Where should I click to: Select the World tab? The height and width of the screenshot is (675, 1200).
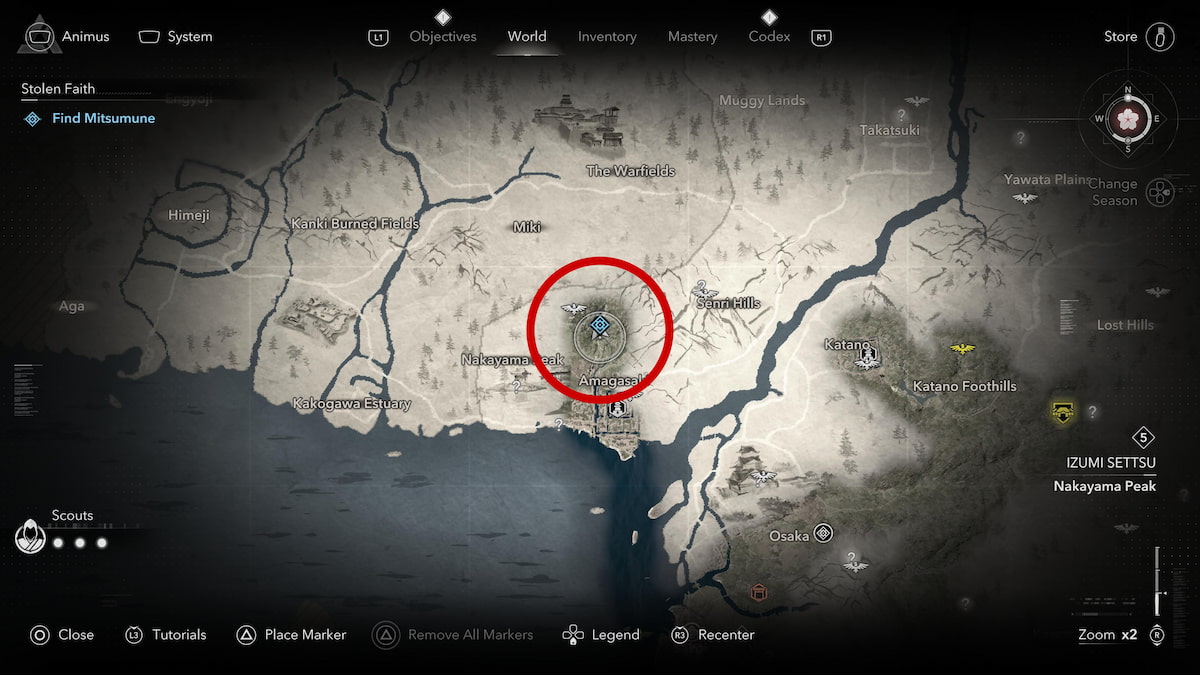click(527, 37)
